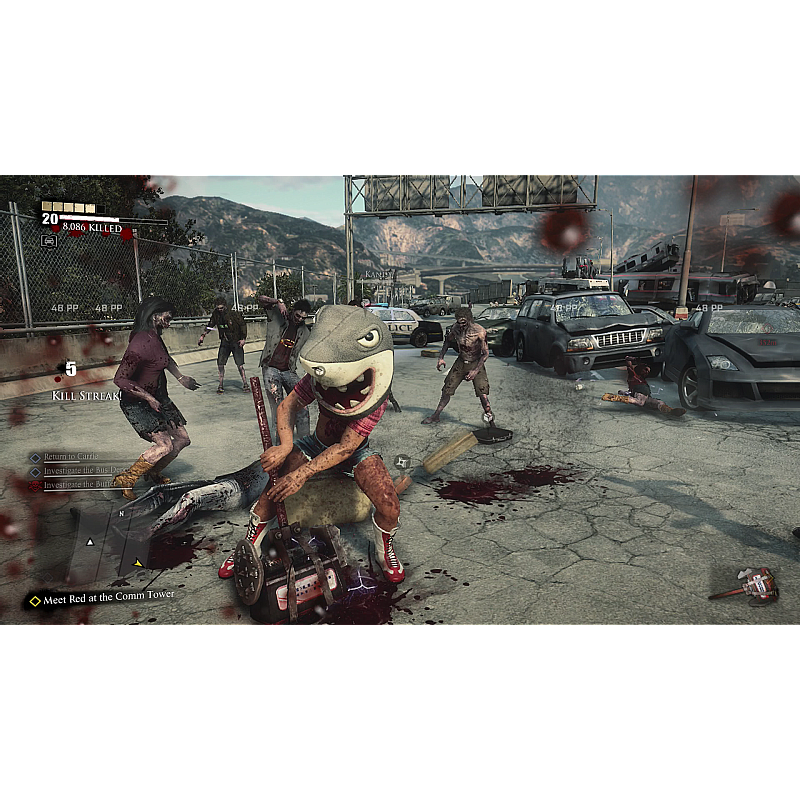
Task: Choose the 'Investigate the Bus Depot' objective
Action: click(x=82, y=471)
